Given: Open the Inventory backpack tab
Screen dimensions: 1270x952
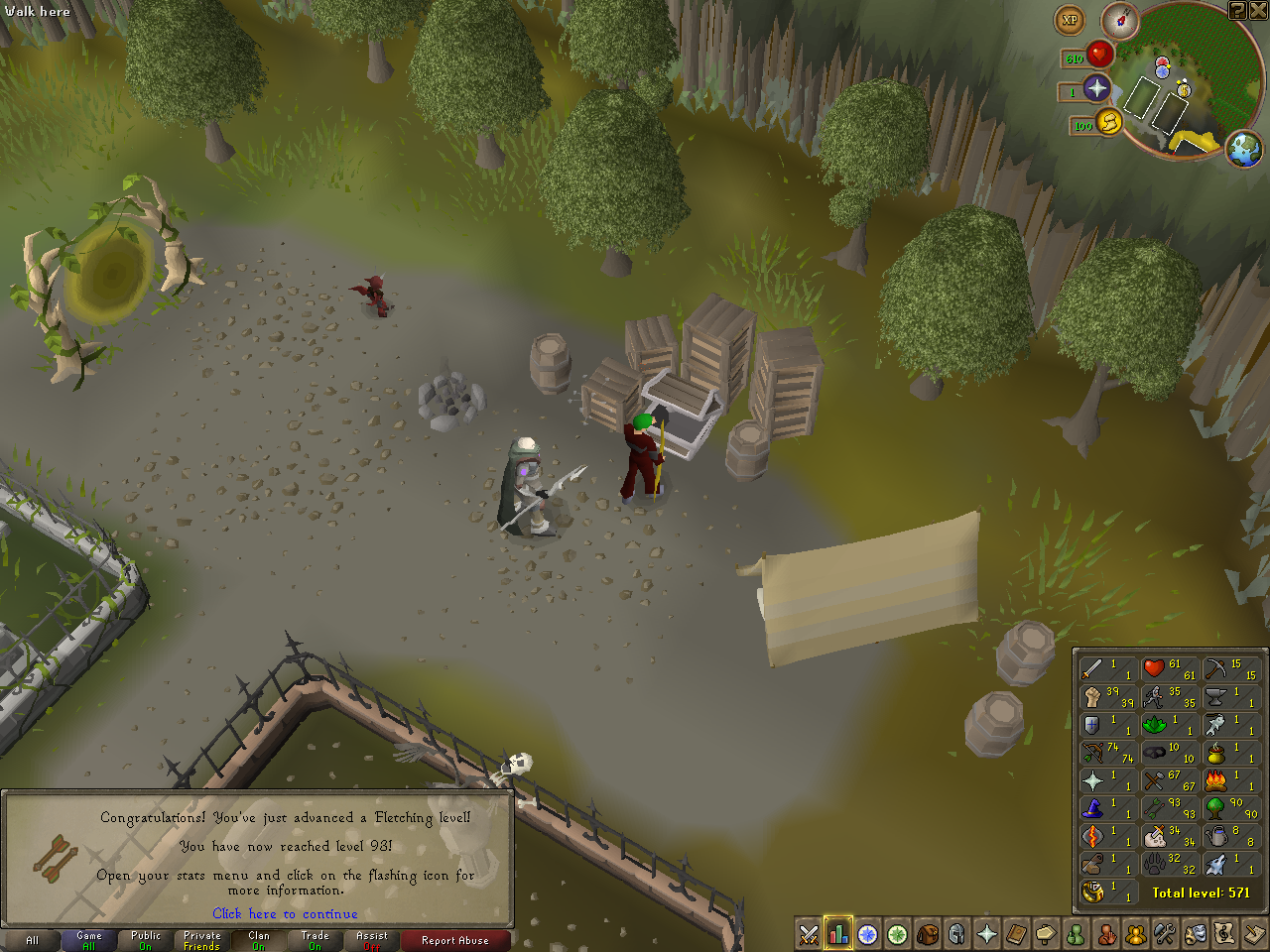Looking at the screenshot, I should point(928,933).
